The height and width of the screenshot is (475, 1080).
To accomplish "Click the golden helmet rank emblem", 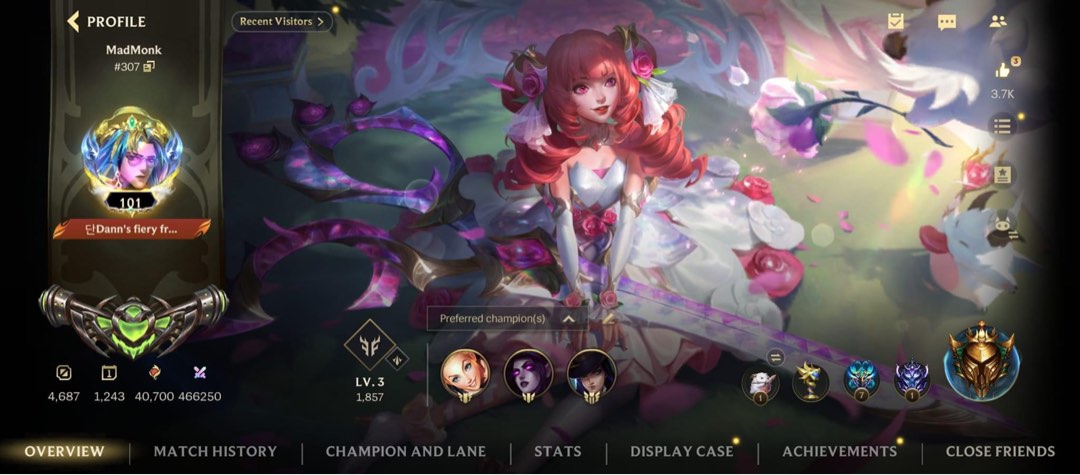I will pos(979,362).
